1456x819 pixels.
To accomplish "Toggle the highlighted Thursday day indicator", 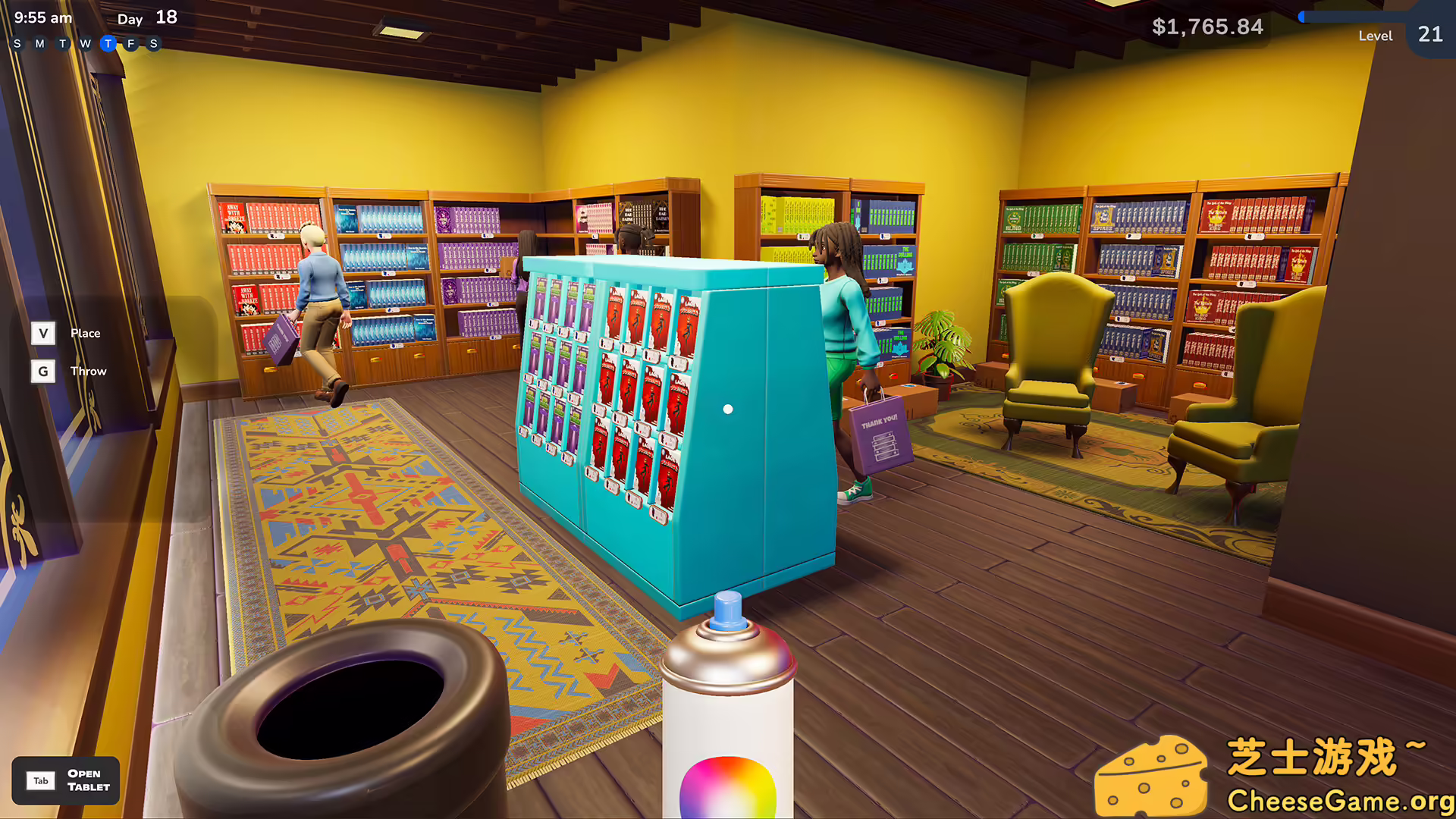I will coord(108,43).
